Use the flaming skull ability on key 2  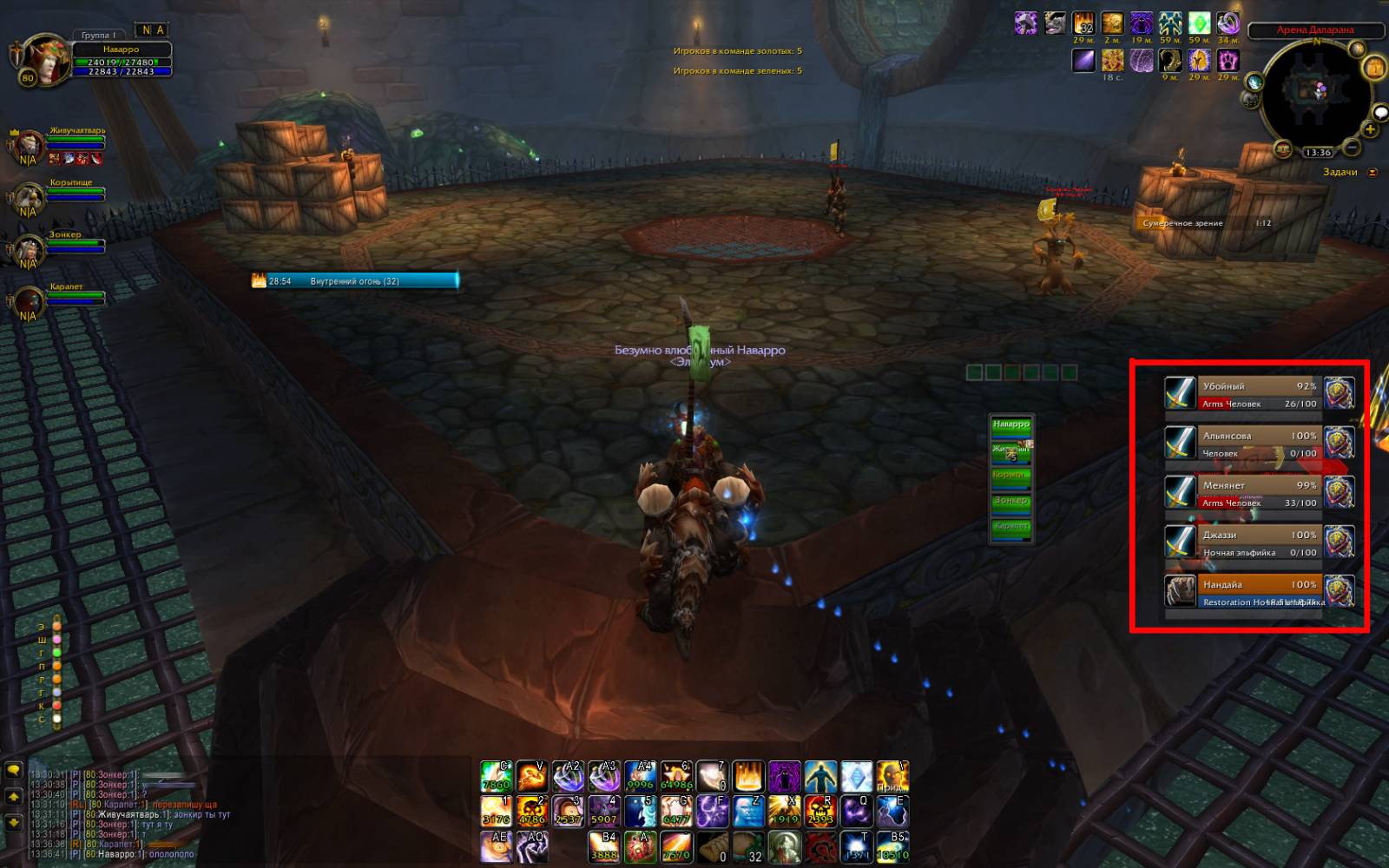click(x=531, y=811)
